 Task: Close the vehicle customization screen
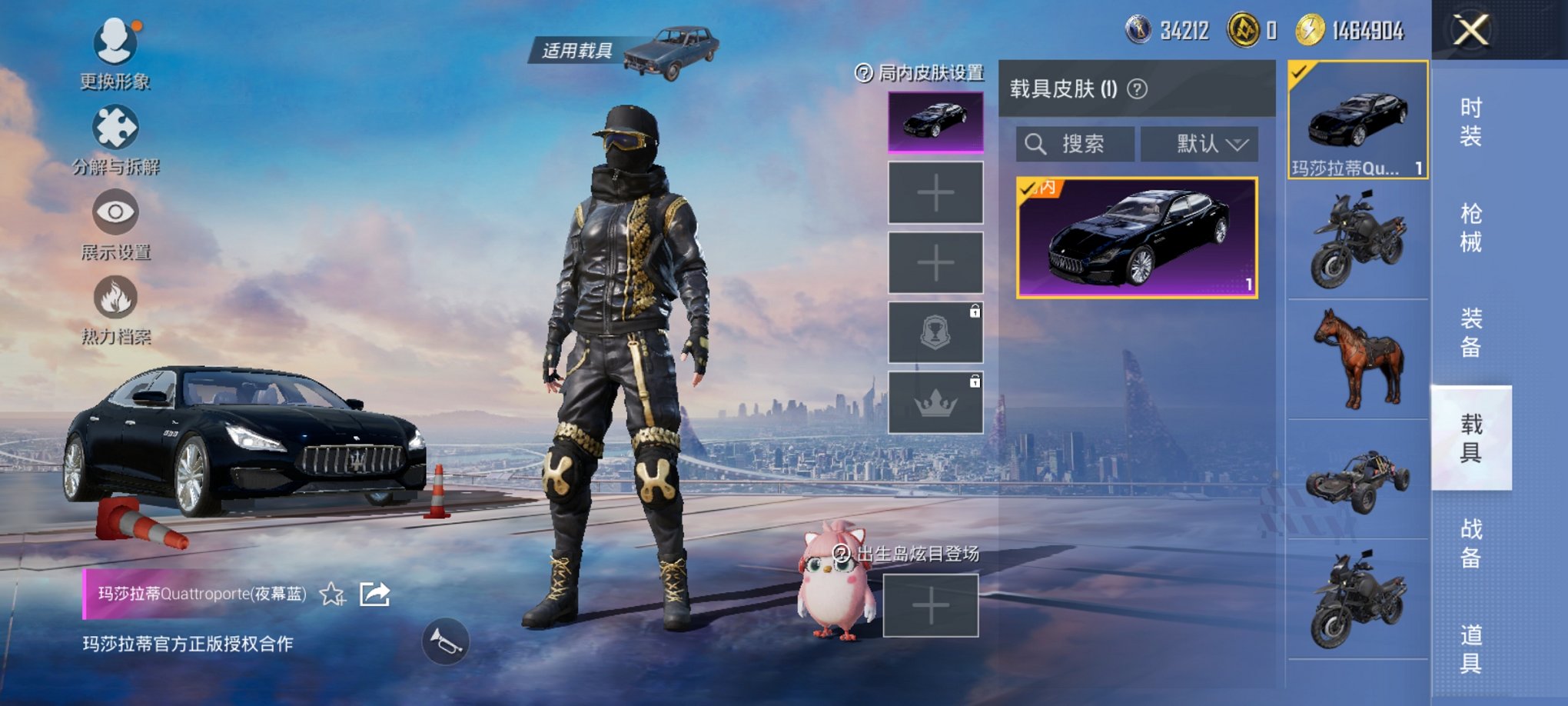click(x=1471, y=31)
